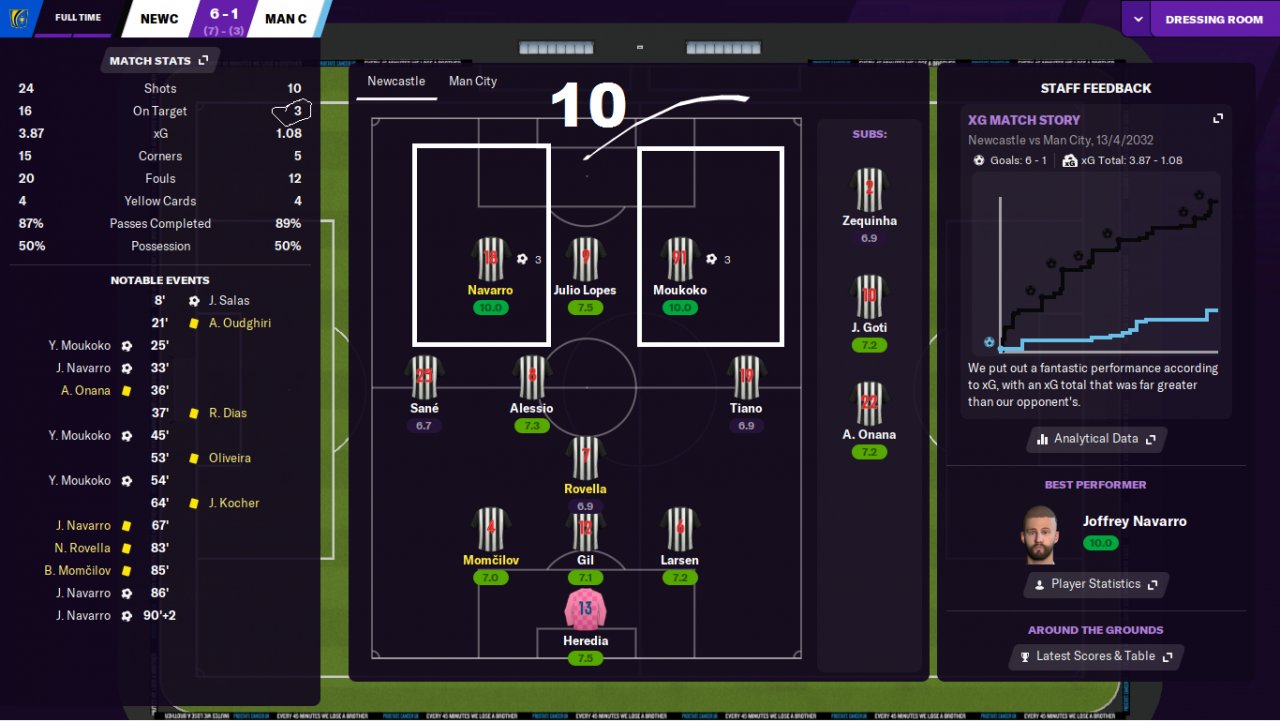Choose substitute J. Goti

869,297
